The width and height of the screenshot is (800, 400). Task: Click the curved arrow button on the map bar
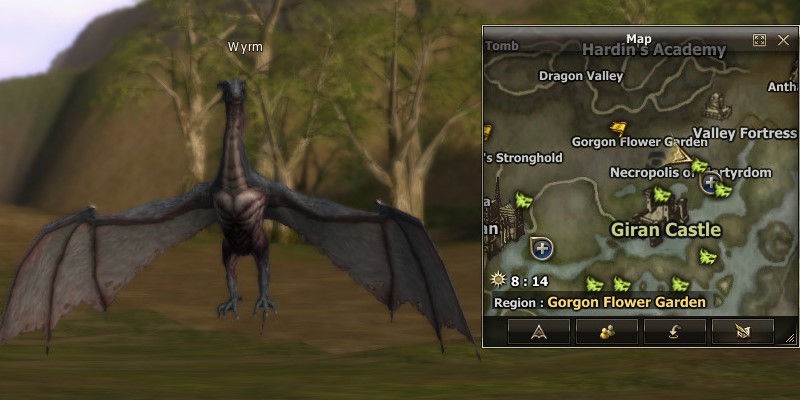coord(674,332)
